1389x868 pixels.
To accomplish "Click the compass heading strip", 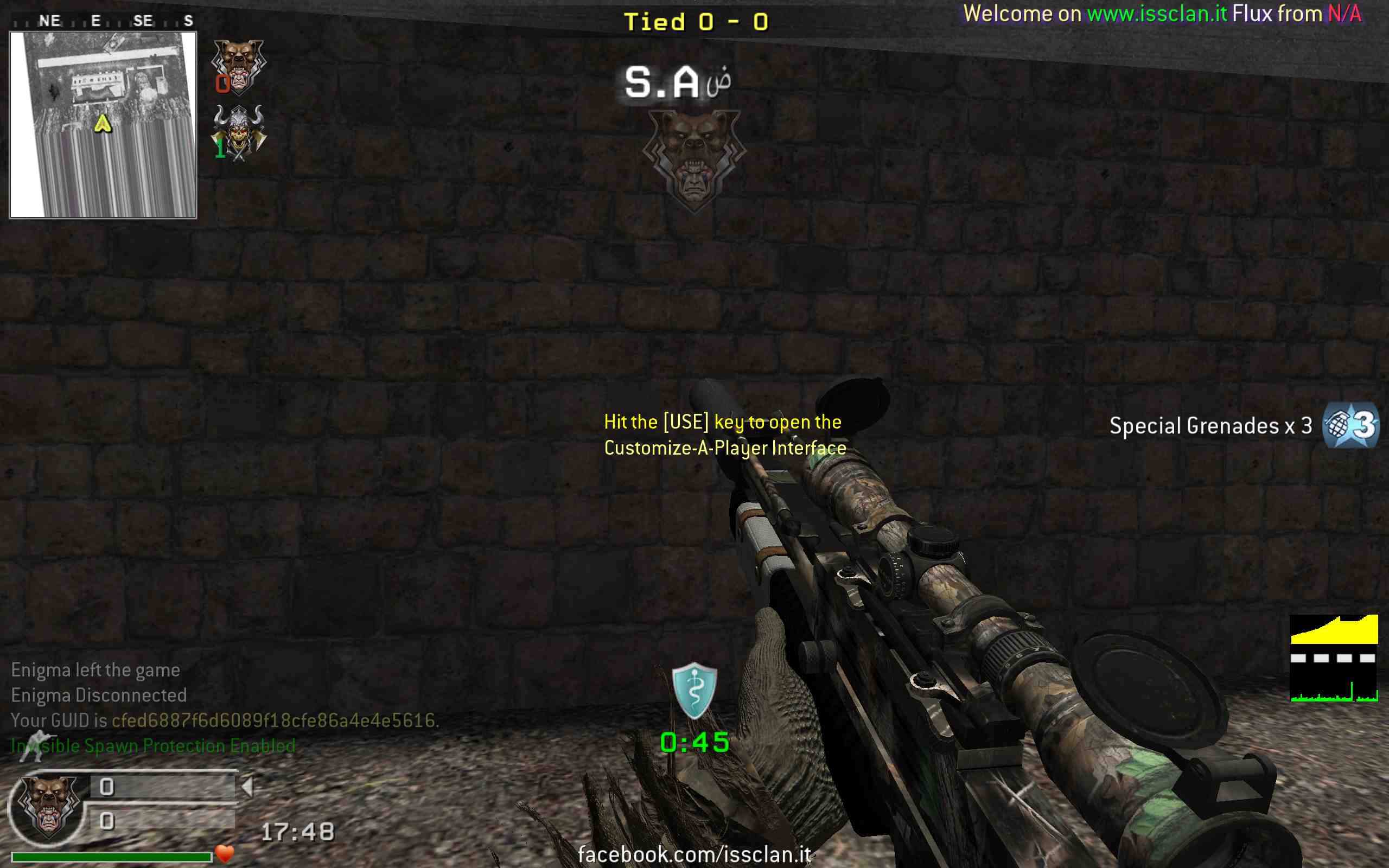I will [103, 21].
